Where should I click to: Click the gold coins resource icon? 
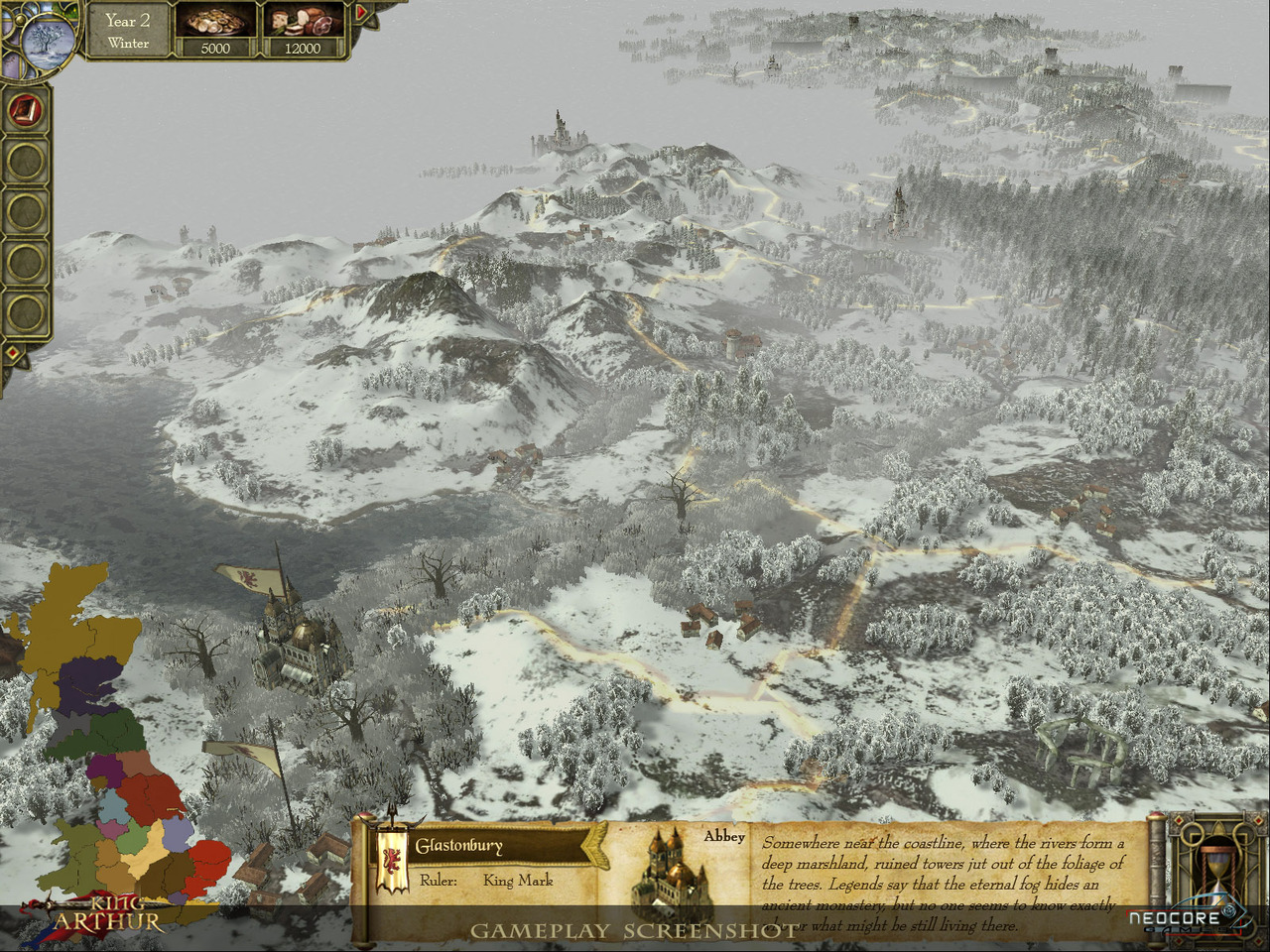(215, 22)
